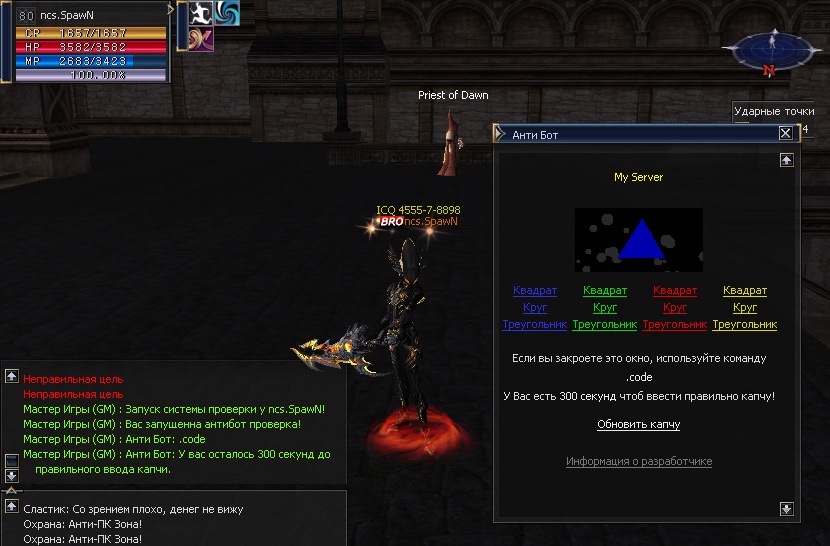The height and width of the screenshot is (546, 830).
Task: Pick the red Круг captcha option
Action: 675,308
